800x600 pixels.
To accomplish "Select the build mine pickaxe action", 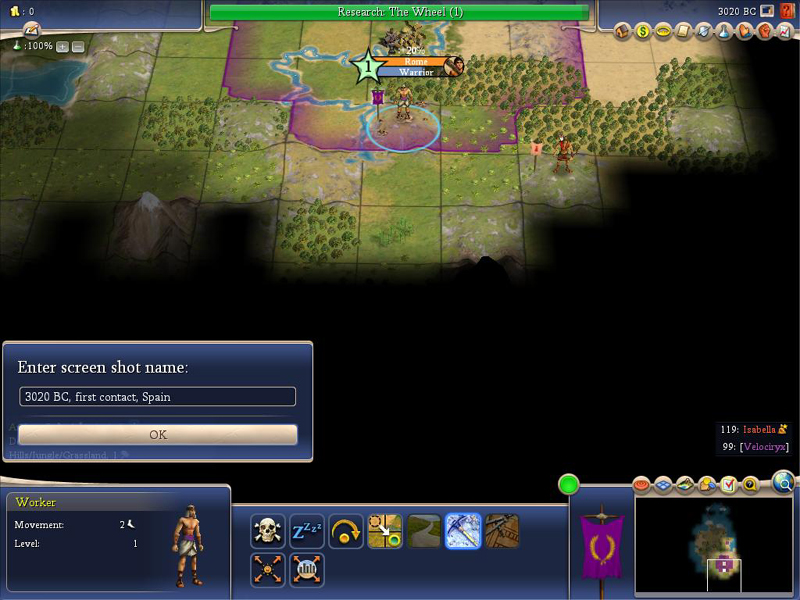I will [x=463, y=531].
